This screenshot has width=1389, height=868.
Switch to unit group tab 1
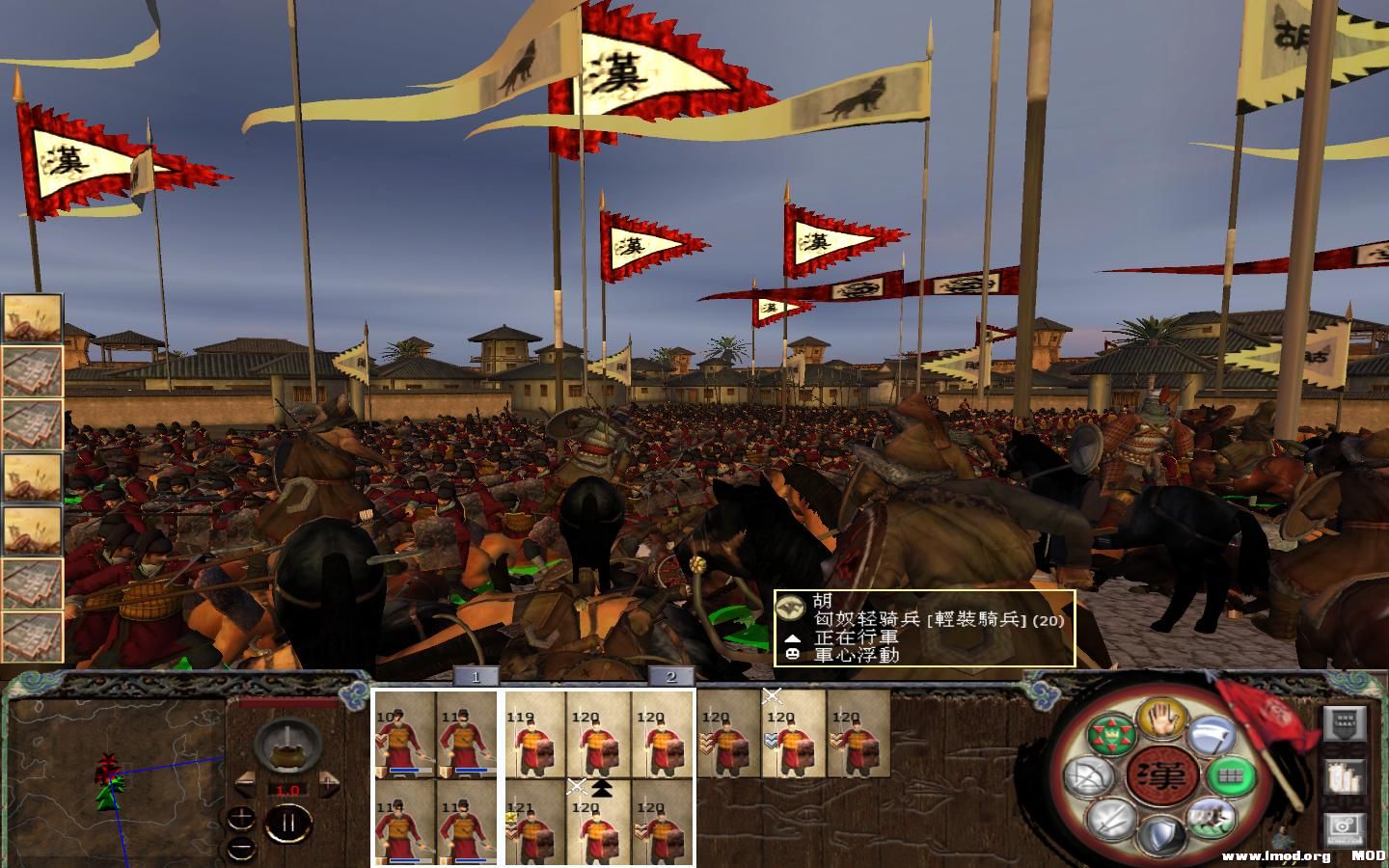click(476, 678)
